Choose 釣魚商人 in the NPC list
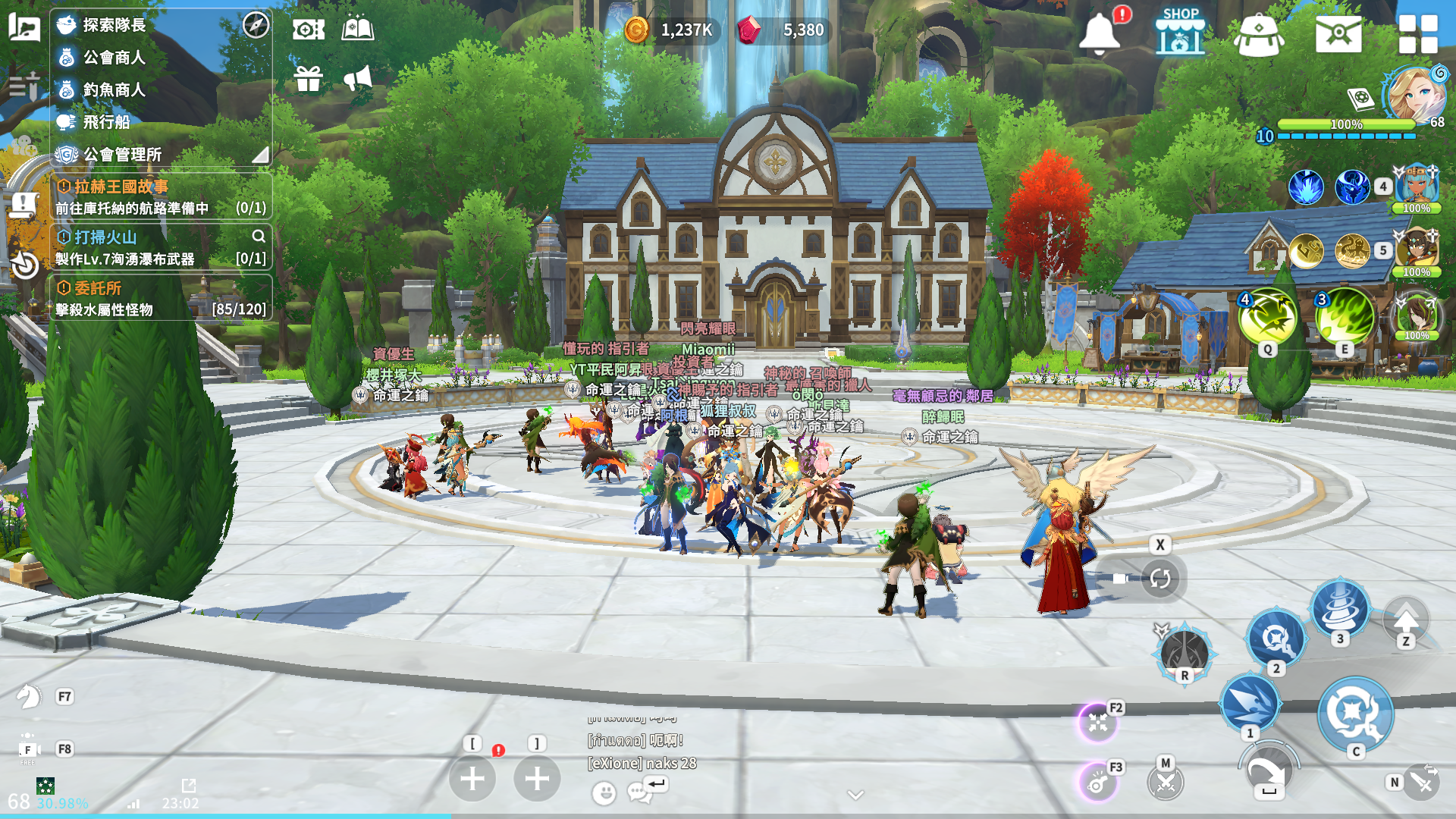The height and width of the screenshot is (819, 1456). (x=114, y=90)
